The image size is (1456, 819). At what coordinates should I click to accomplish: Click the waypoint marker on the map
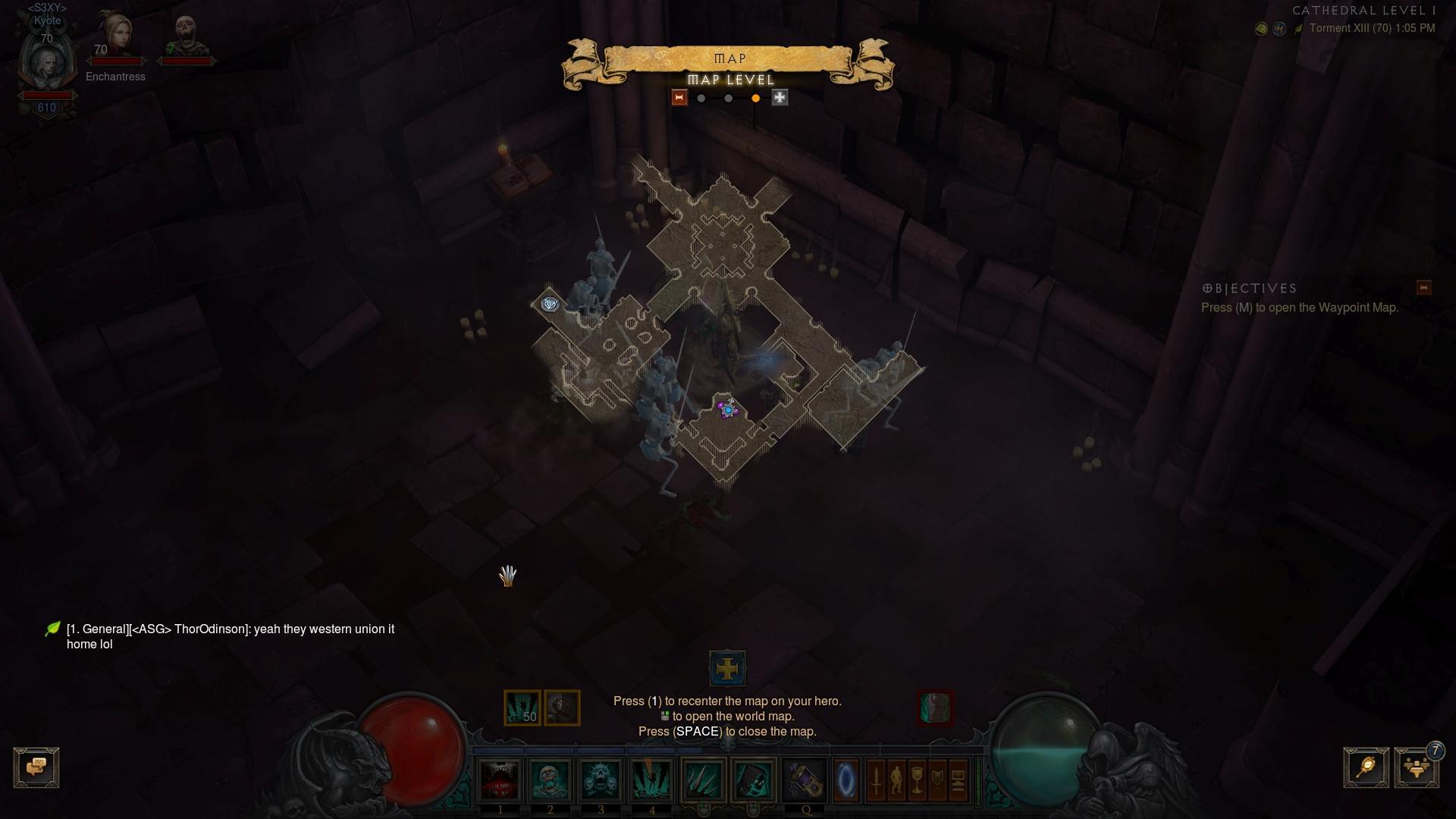pyautogui.click(x=550, y=304)
